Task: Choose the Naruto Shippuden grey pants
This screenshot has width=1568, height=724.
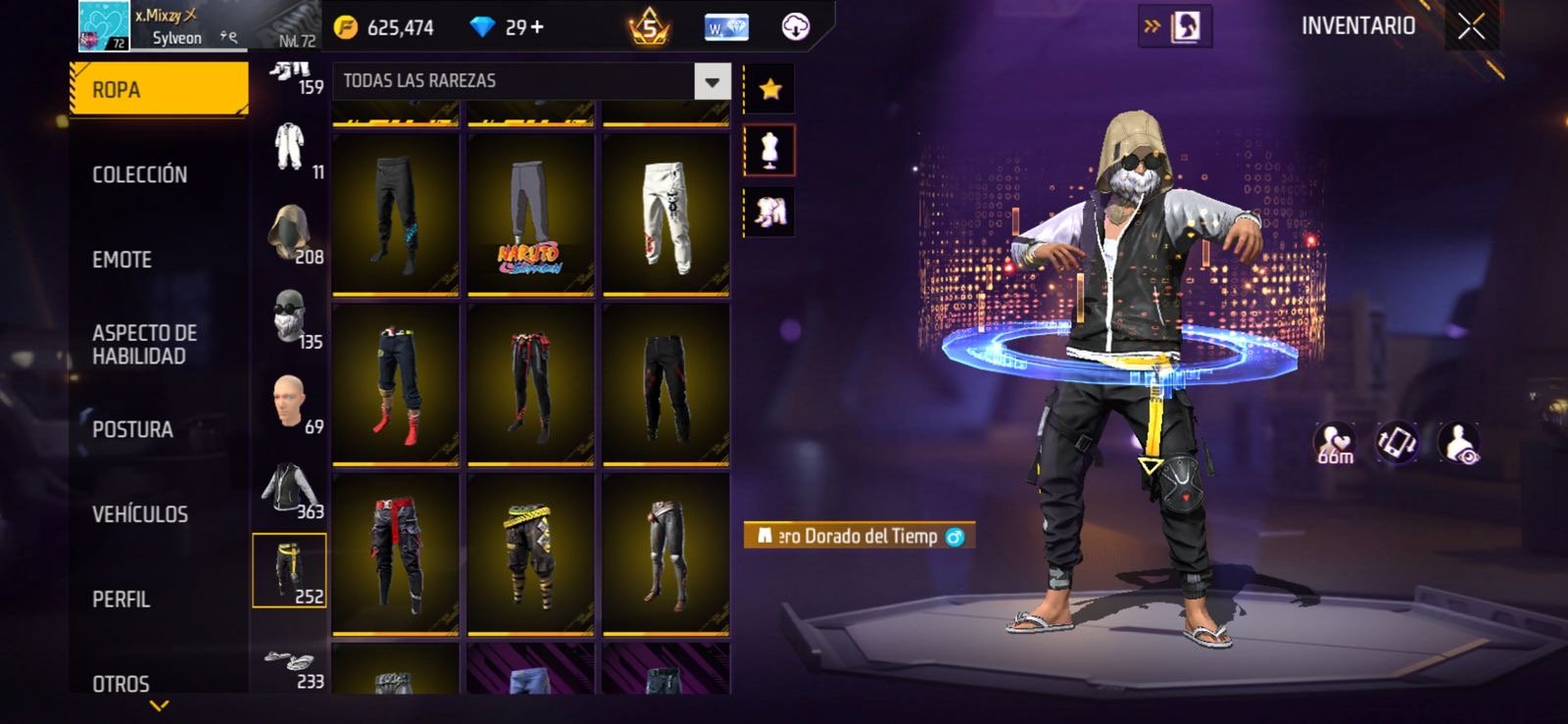Action: [x=530, y=215]
